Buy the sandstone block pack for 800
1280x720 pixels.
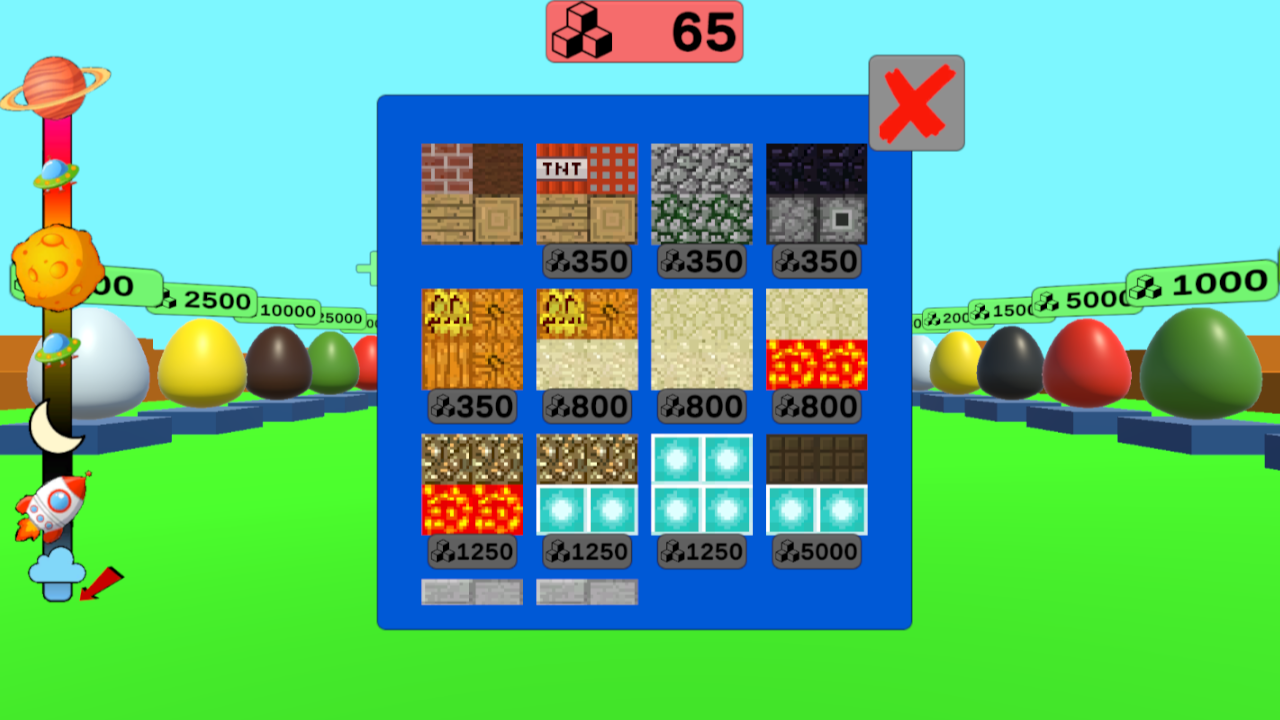700,340
